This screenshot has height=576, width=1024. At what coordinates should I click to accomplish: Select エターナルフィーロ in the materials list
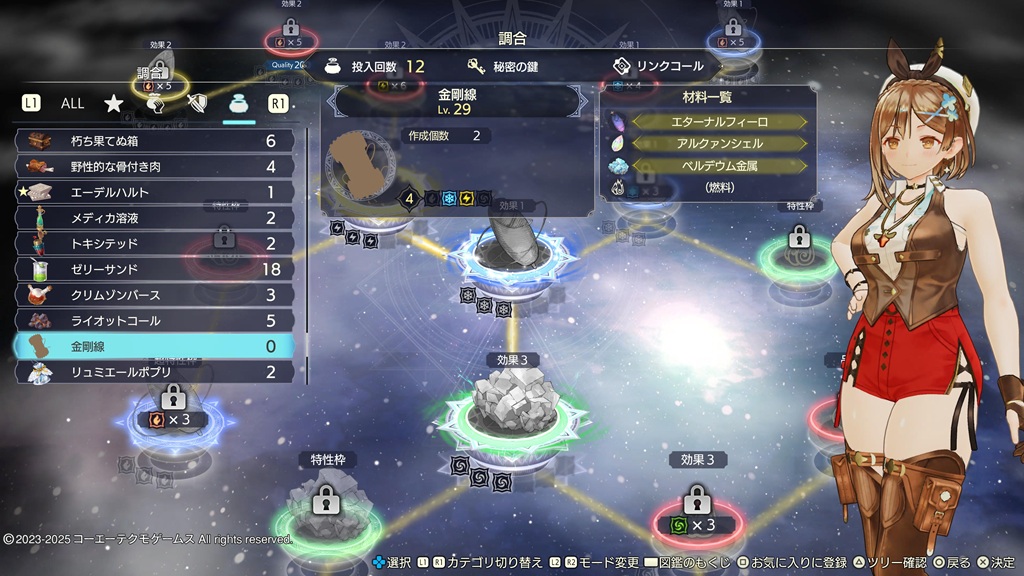point(719,122)
